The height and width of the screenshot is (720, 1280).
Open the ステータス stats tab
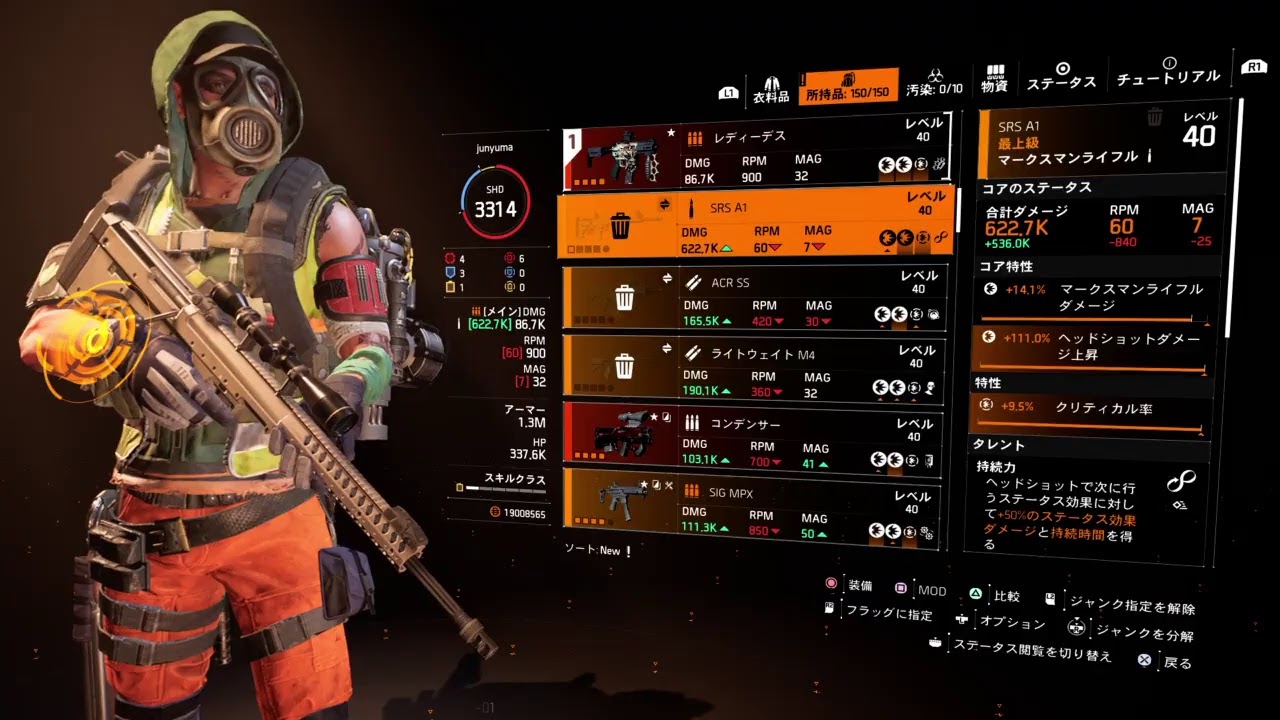[1061, 77]
